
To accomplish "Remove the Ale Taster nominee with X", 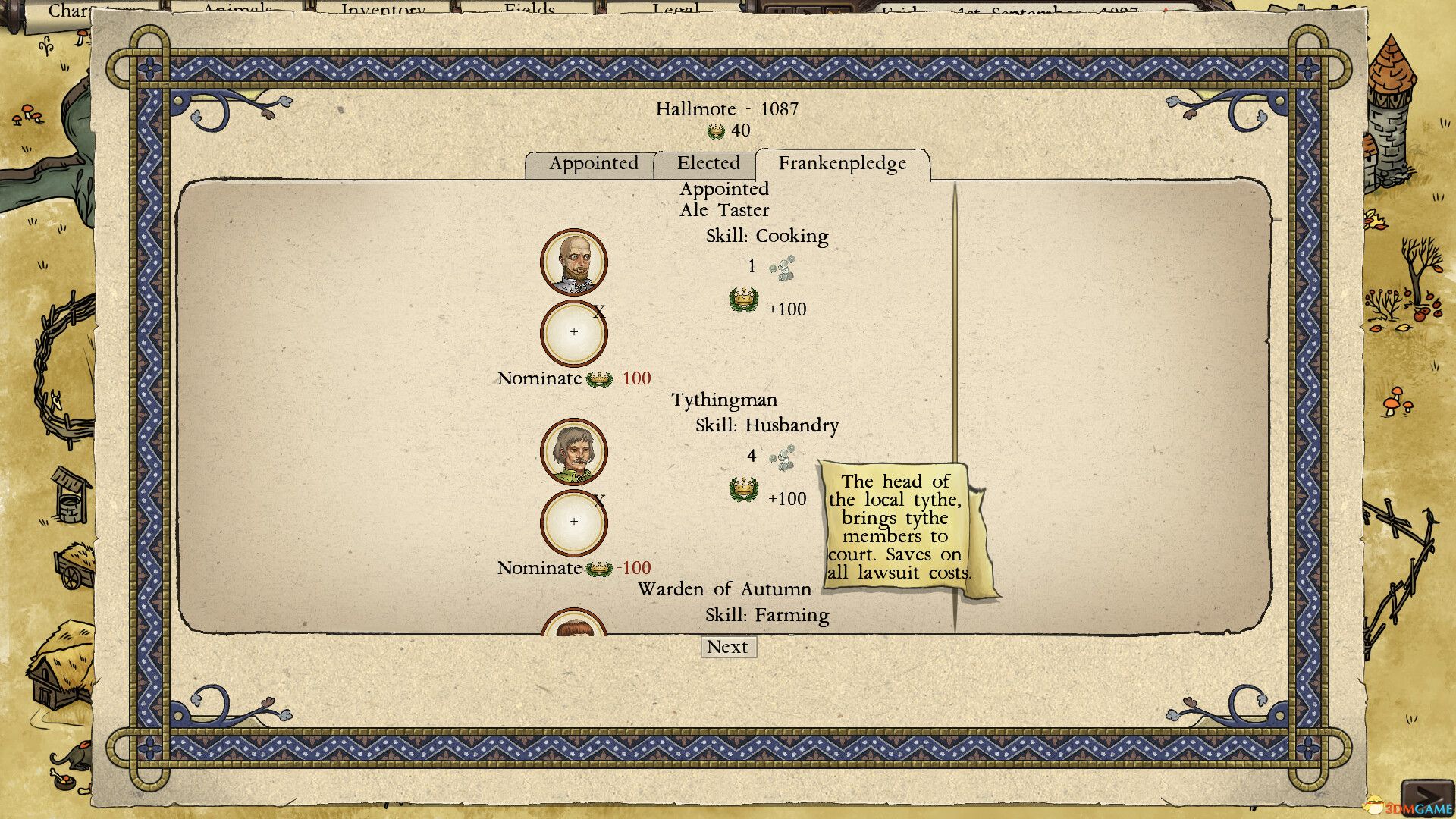I will click(x=599, y=312).
